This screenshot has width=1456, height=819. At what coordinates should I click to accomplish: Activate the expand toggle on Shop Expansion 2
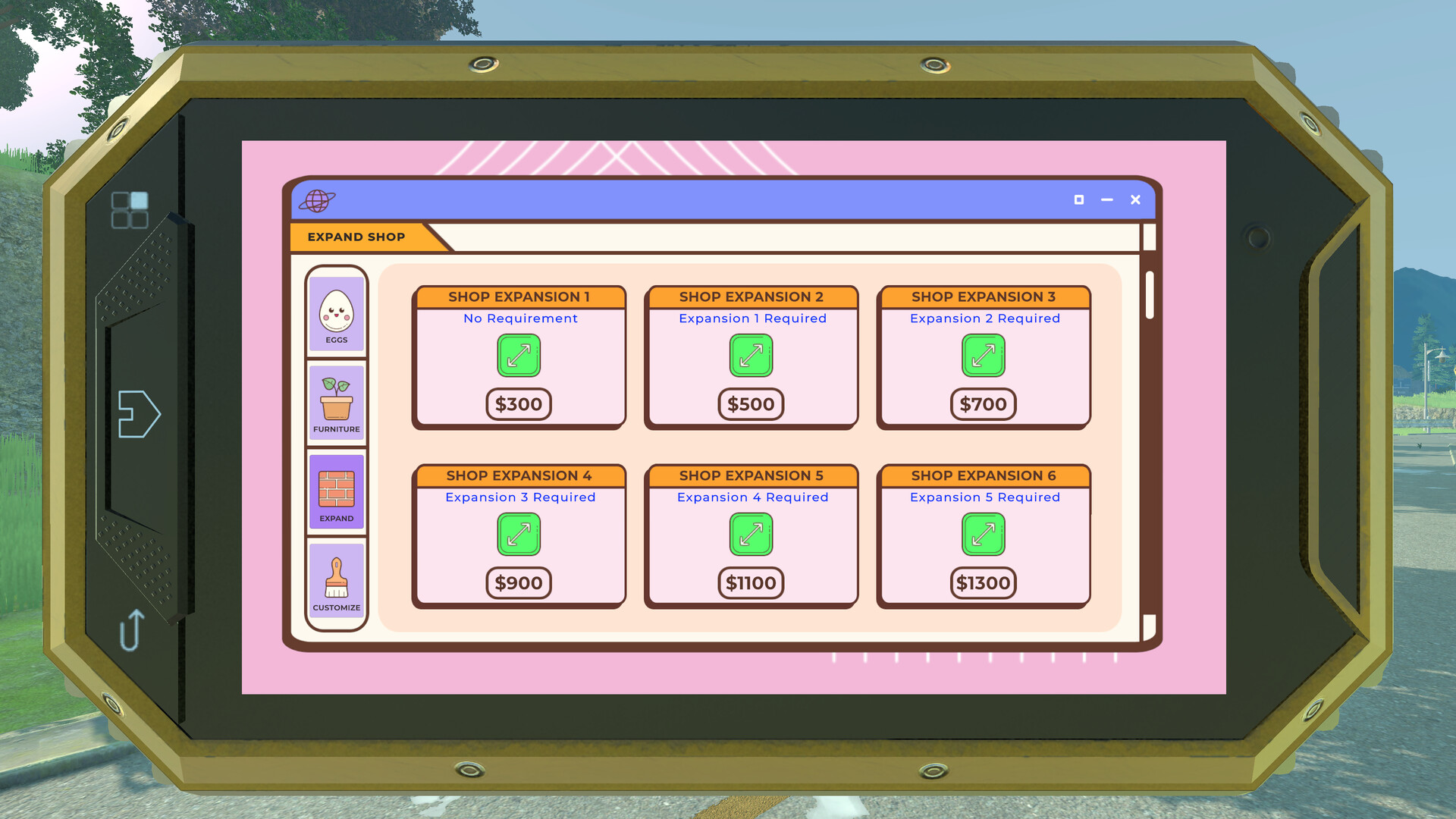pyautogui.click(x=751, y=355)
